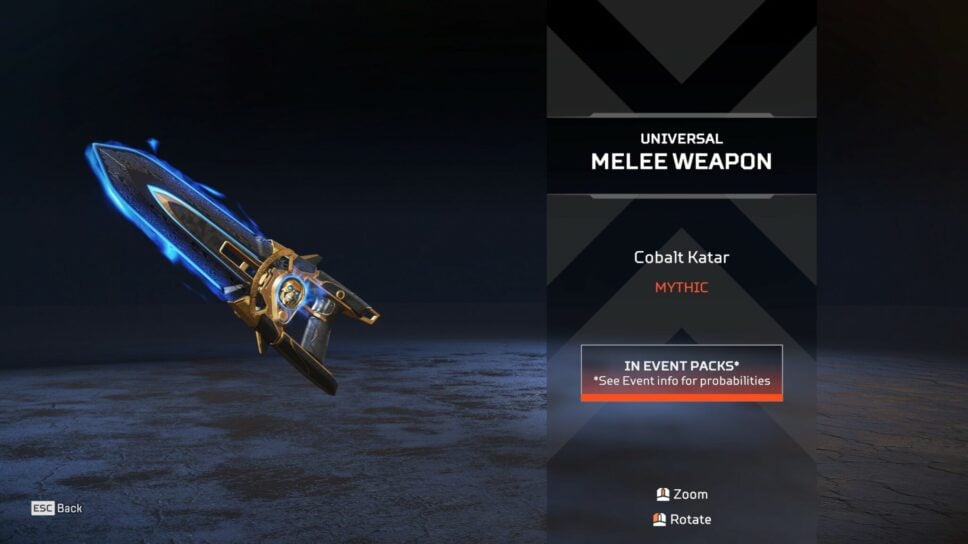Click the In Event Packs button
The height and width of the screenshot is (544, 968).
point(681,372)
